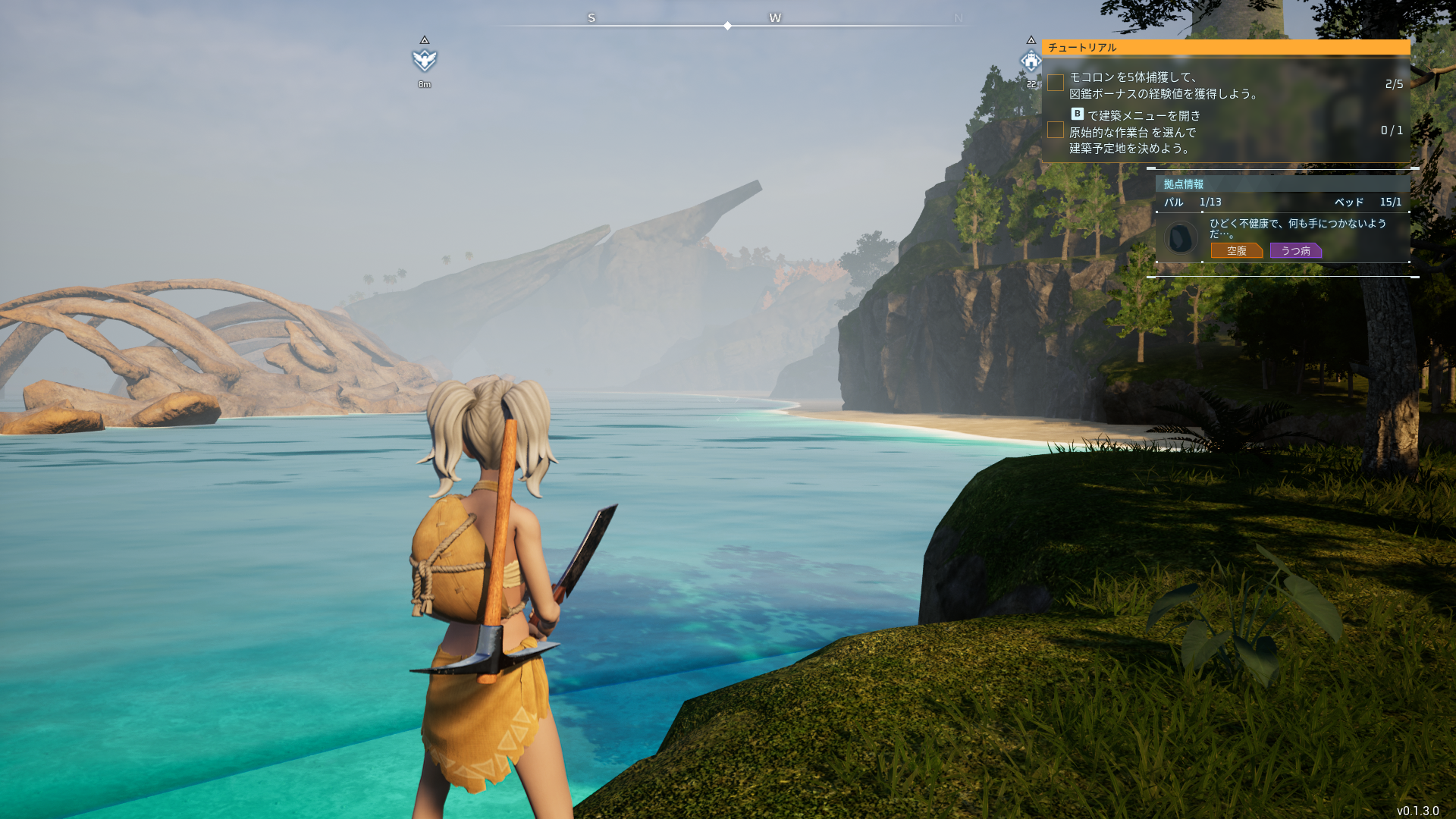The height and width of the screenshot is (819, 1456).
Task: Click the winged shield compass marker
Action: click(425, 60)
